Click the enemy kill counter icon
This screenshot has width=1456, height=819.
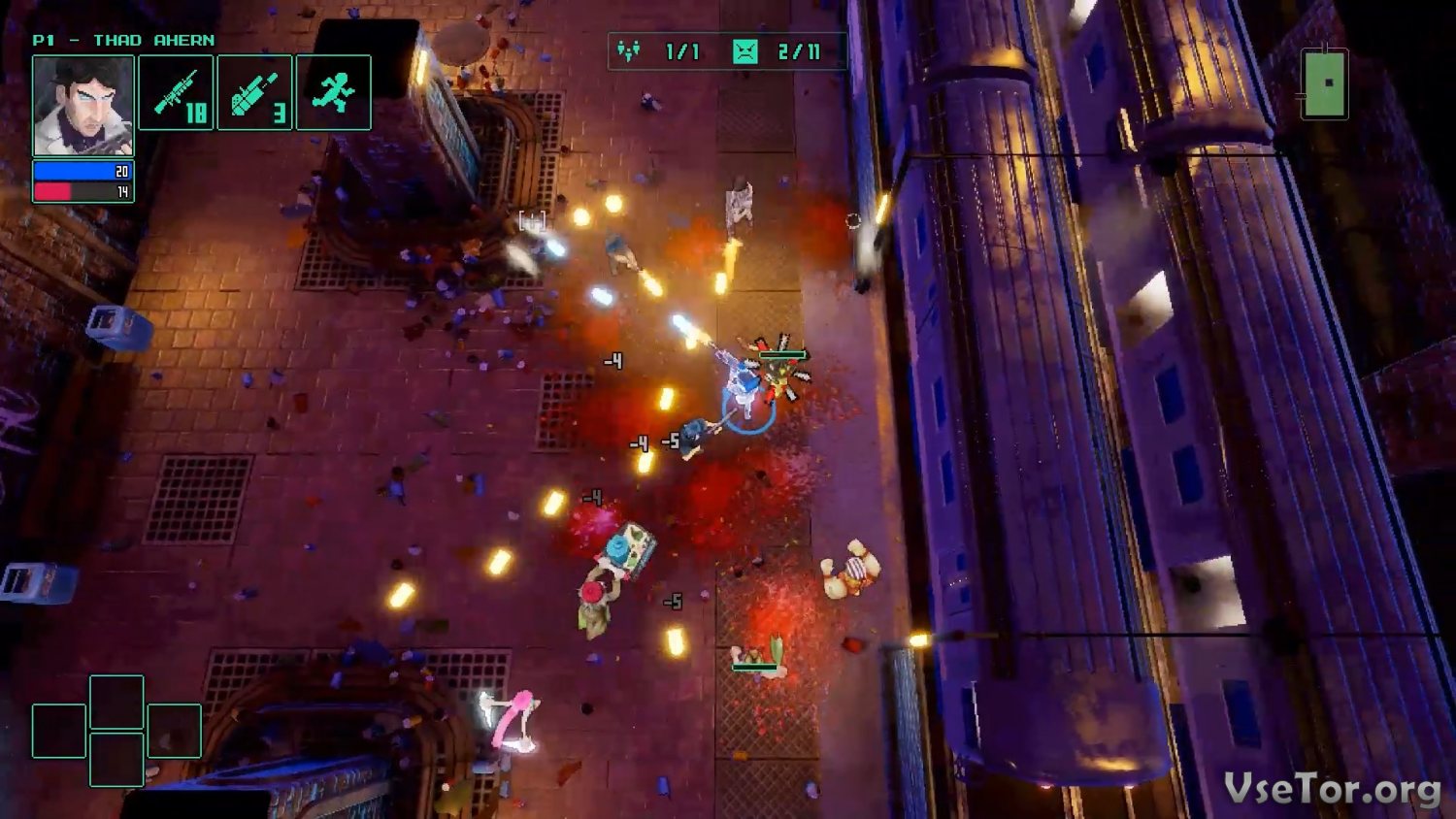click(745, 51)
